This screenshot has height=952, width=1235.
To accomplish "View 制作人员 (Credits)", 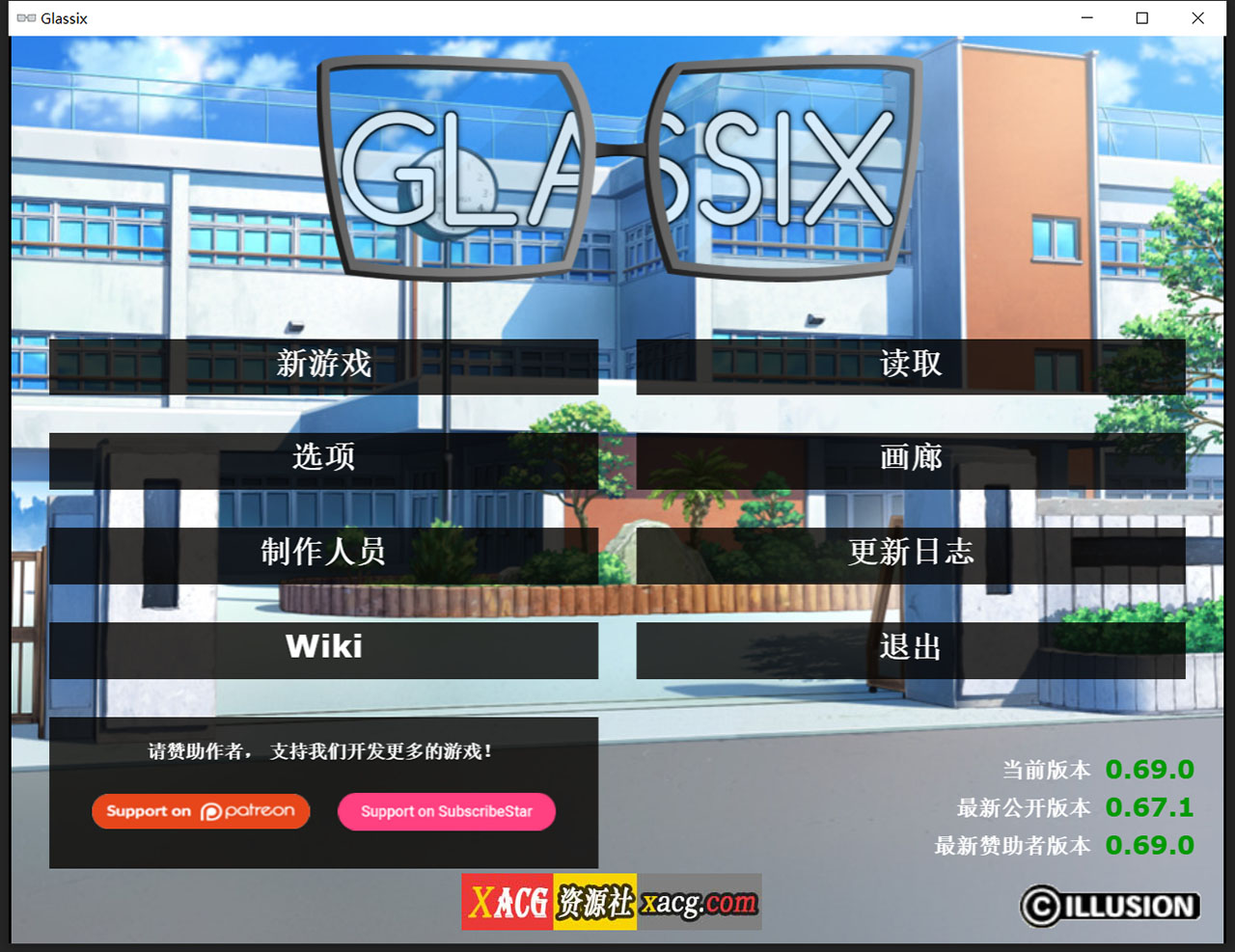I will tap(324, 554).
